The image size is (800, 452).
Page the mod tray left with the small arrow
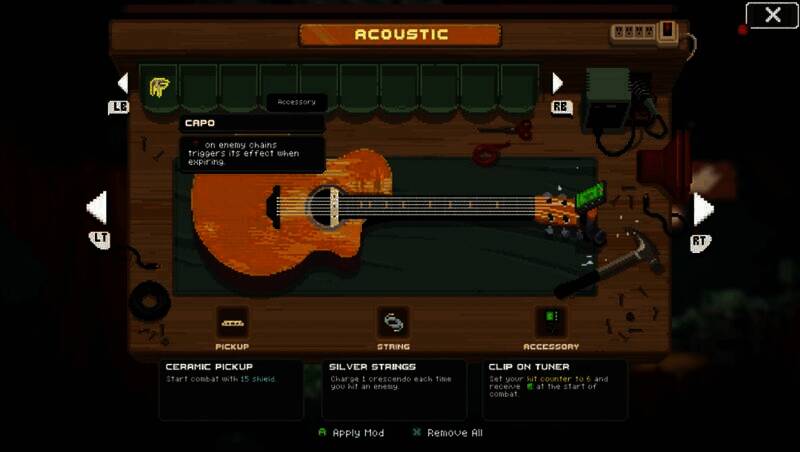click(x=123, y=83)
